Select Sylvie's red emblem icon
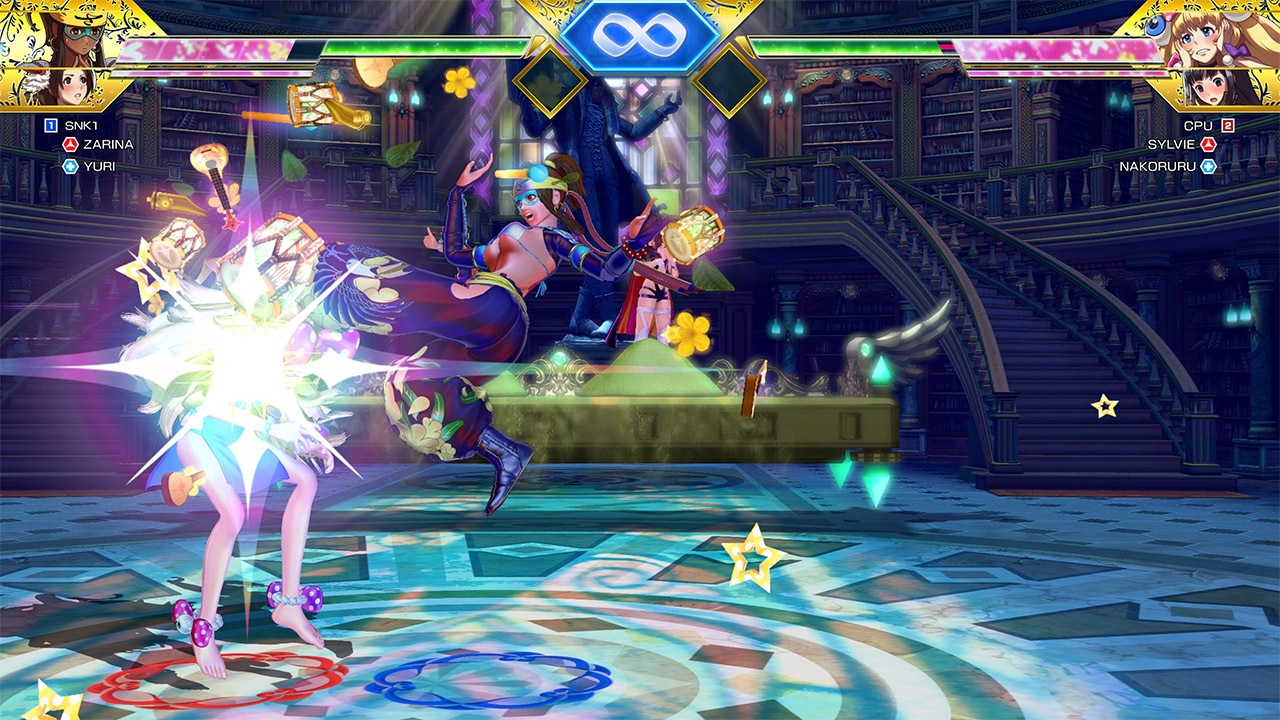 [1209, 144]
